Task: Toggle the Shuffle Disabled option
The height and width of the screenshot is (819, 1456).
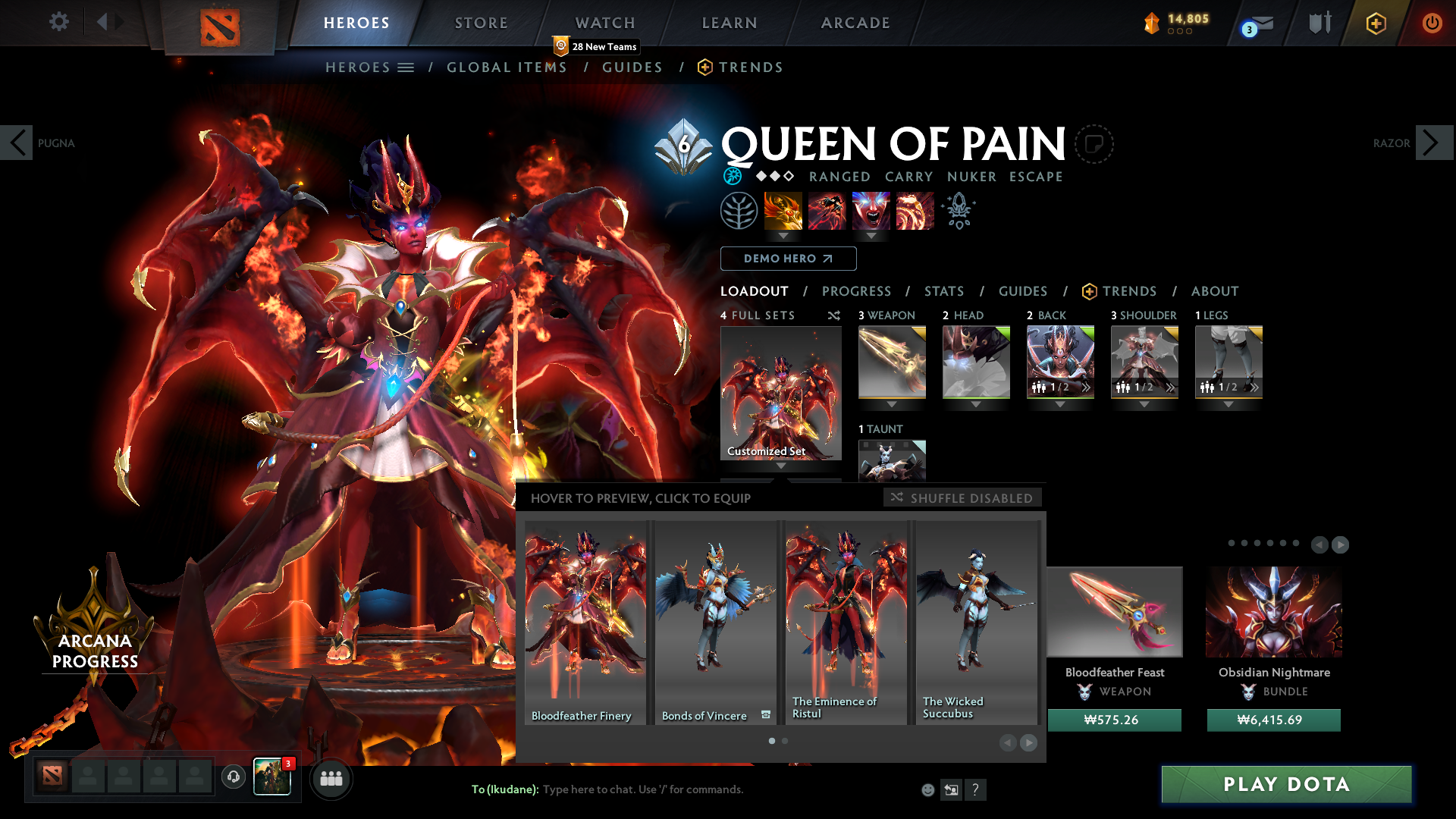Action: (962, 498)
